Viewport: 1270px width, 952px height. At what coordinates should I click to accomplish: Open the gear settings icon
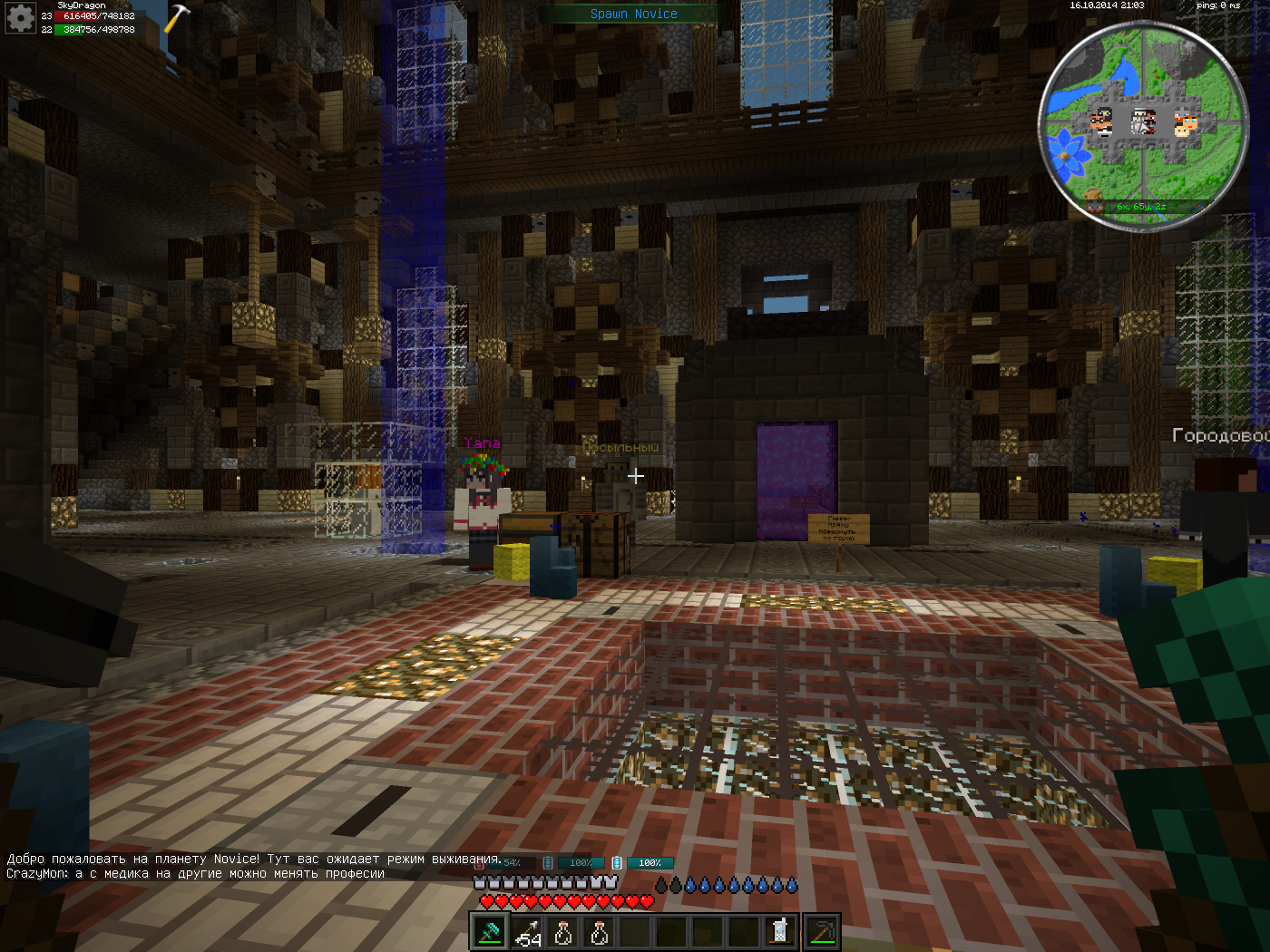coord(20,18)
